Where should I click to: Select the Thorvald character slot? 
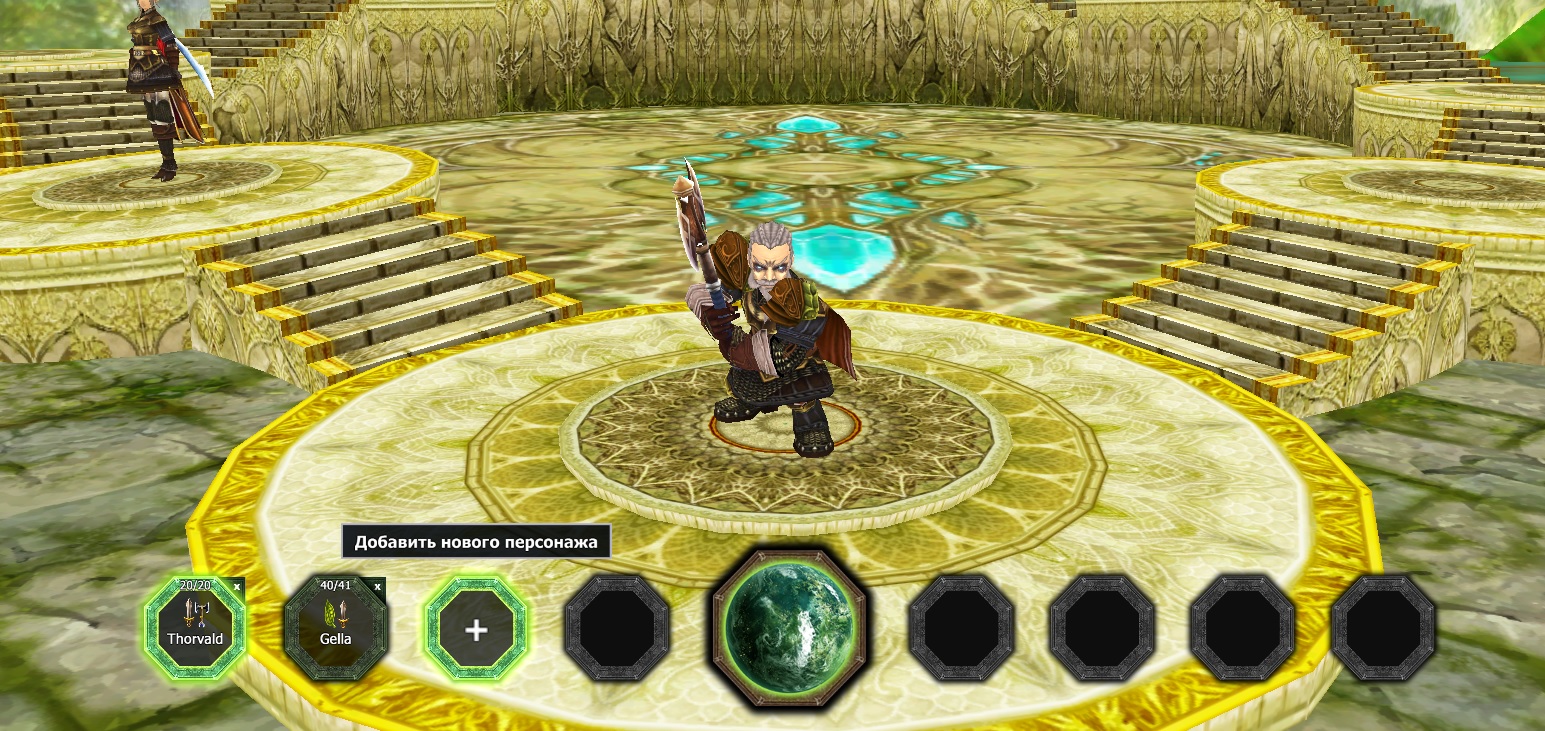pyautogui.click(x=195, y=629)
